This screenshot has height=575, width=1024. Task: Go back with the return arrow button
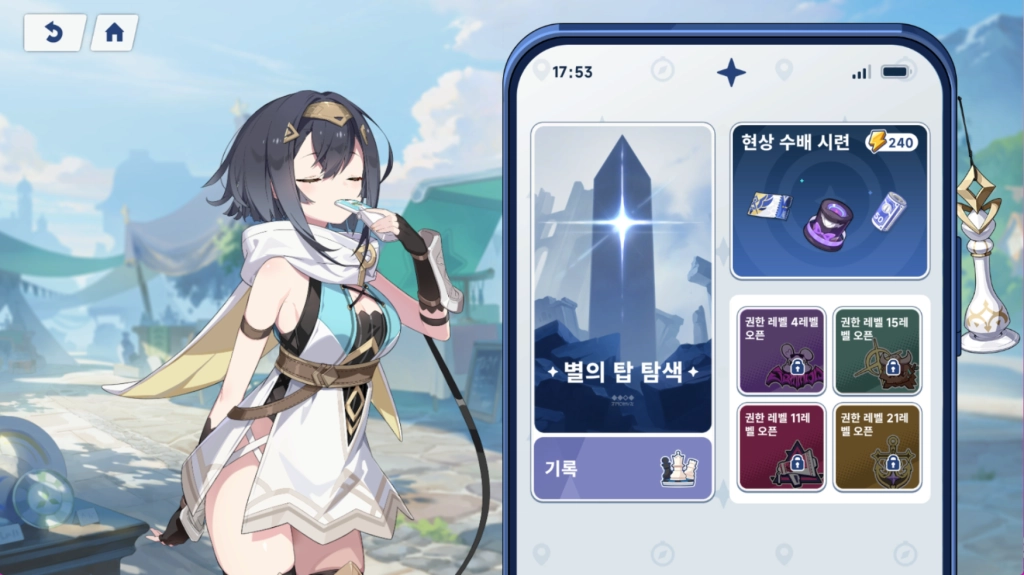pos(54,33)
